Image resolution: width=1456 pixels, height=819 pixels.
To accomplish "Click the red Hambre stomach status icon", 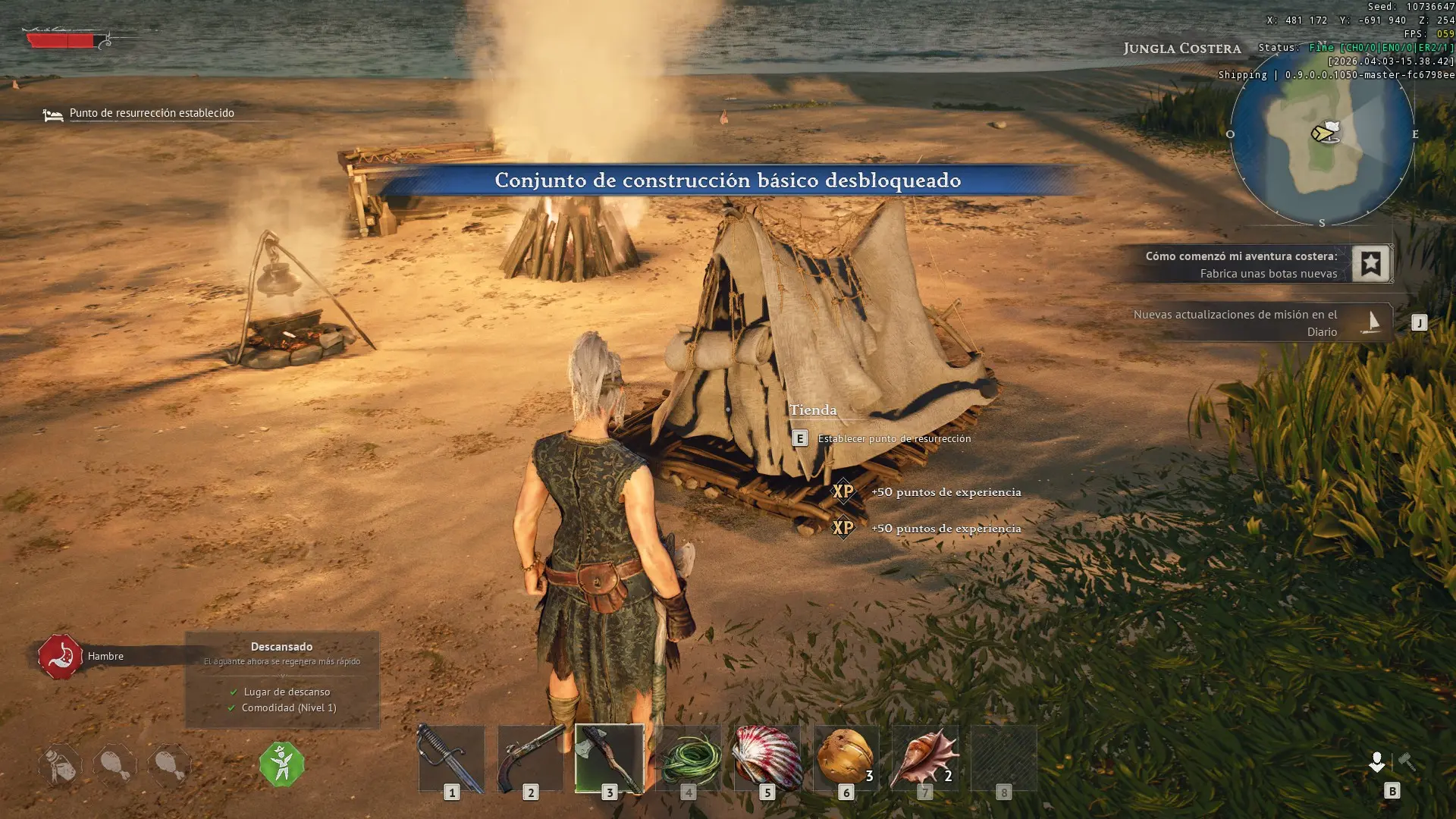I will (x=60, y=657).
